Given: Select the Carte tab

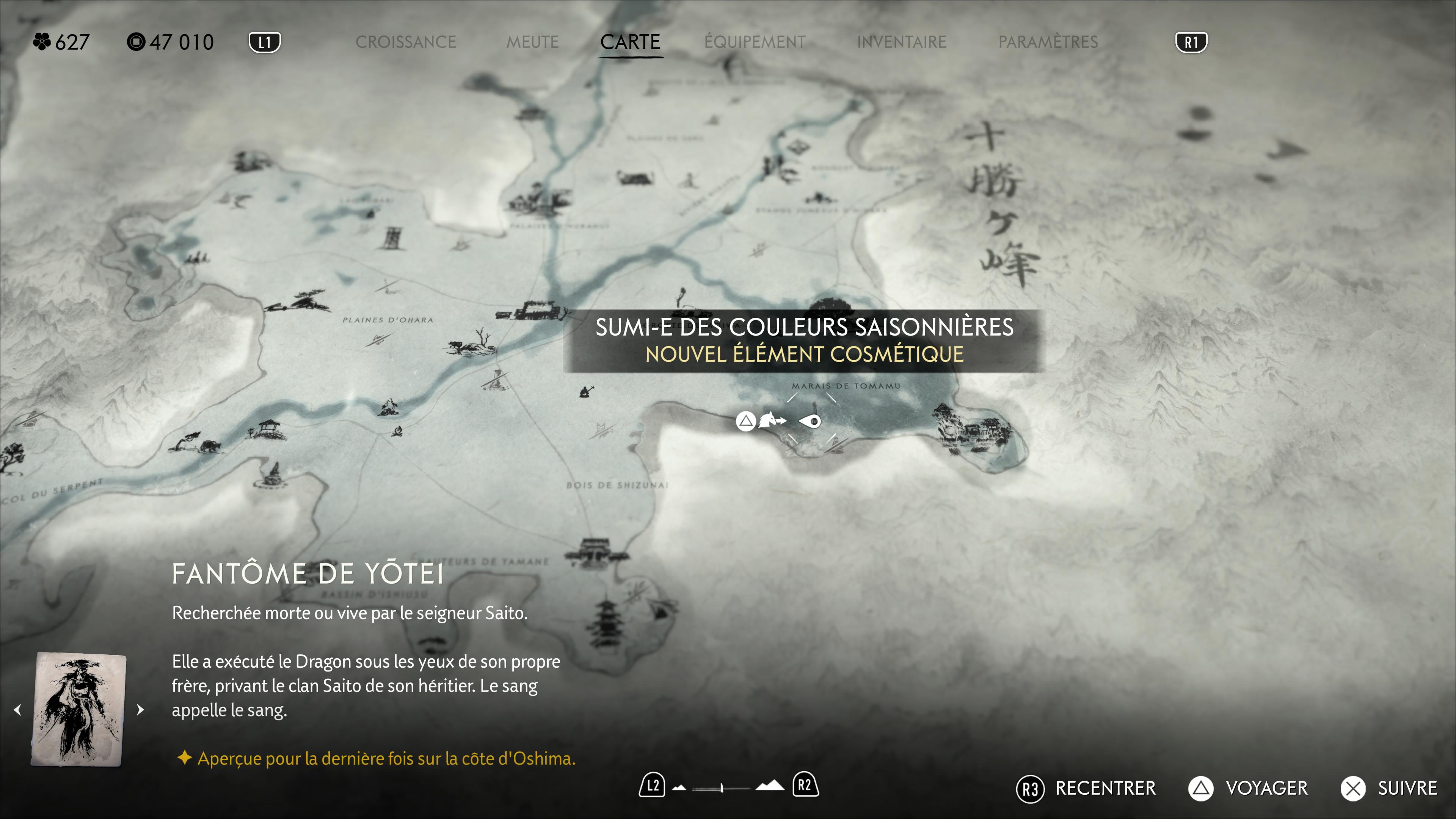Looking at the screenshot, I should click(630, 42).
